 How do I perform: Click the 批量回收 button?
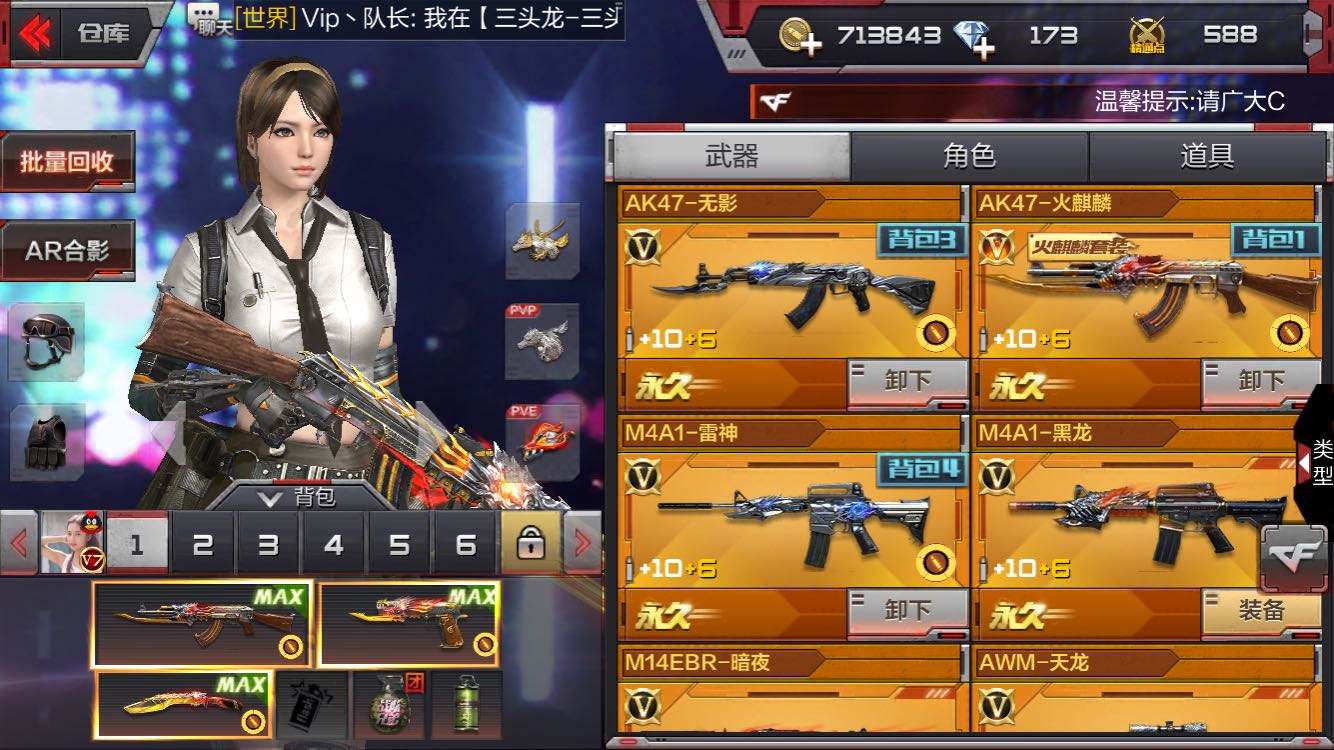pyautogui.click(x=68, y=161)
